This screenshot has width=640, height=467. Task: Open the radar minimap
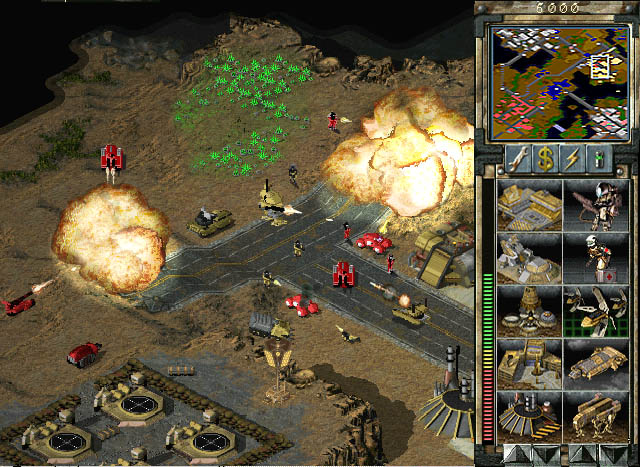[556, 81]
